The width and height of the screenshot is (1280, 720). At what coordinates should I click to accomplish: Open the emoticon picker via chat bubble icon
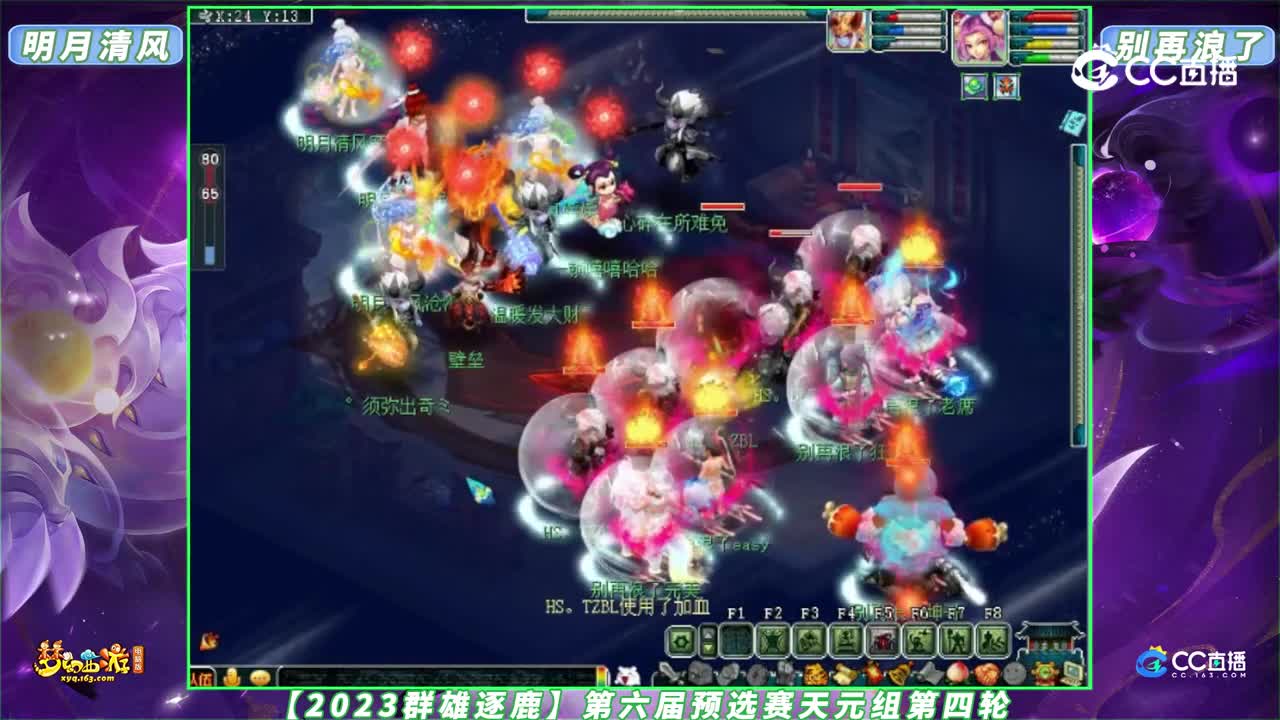tap(258, 676)
